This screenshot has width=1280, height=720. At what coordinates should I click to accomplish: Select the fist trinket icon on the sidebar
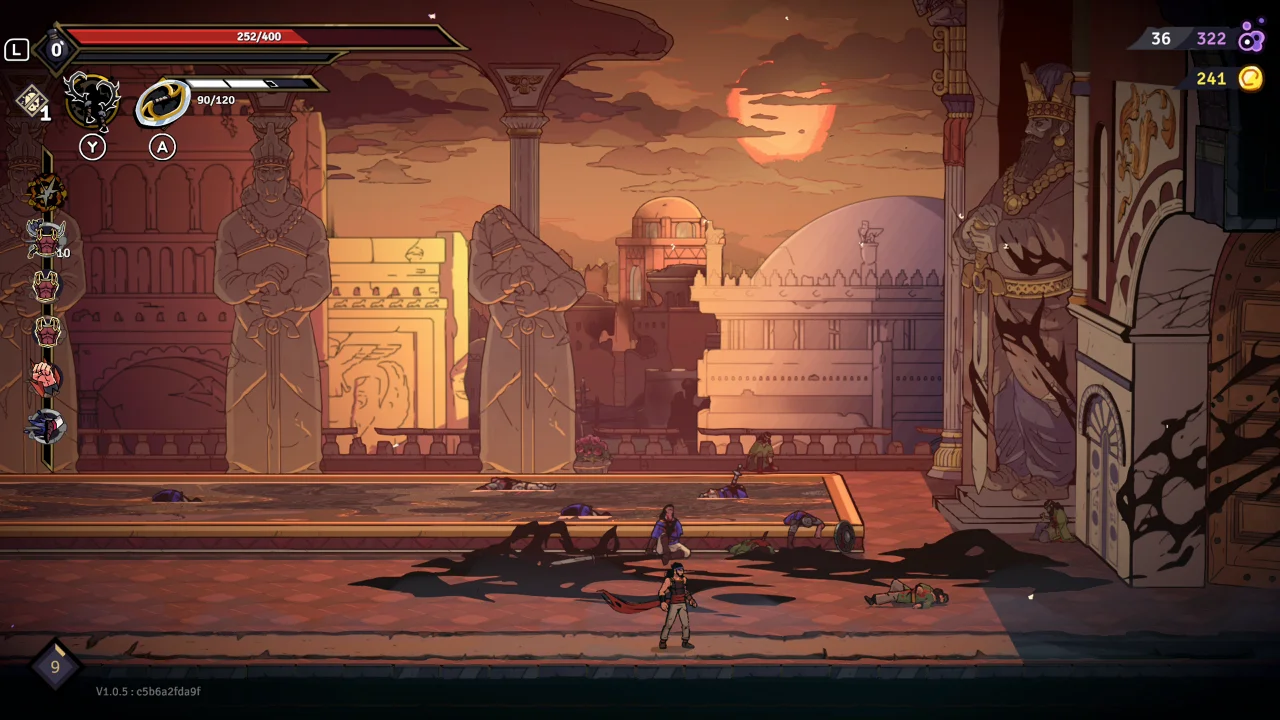(45, 376)
